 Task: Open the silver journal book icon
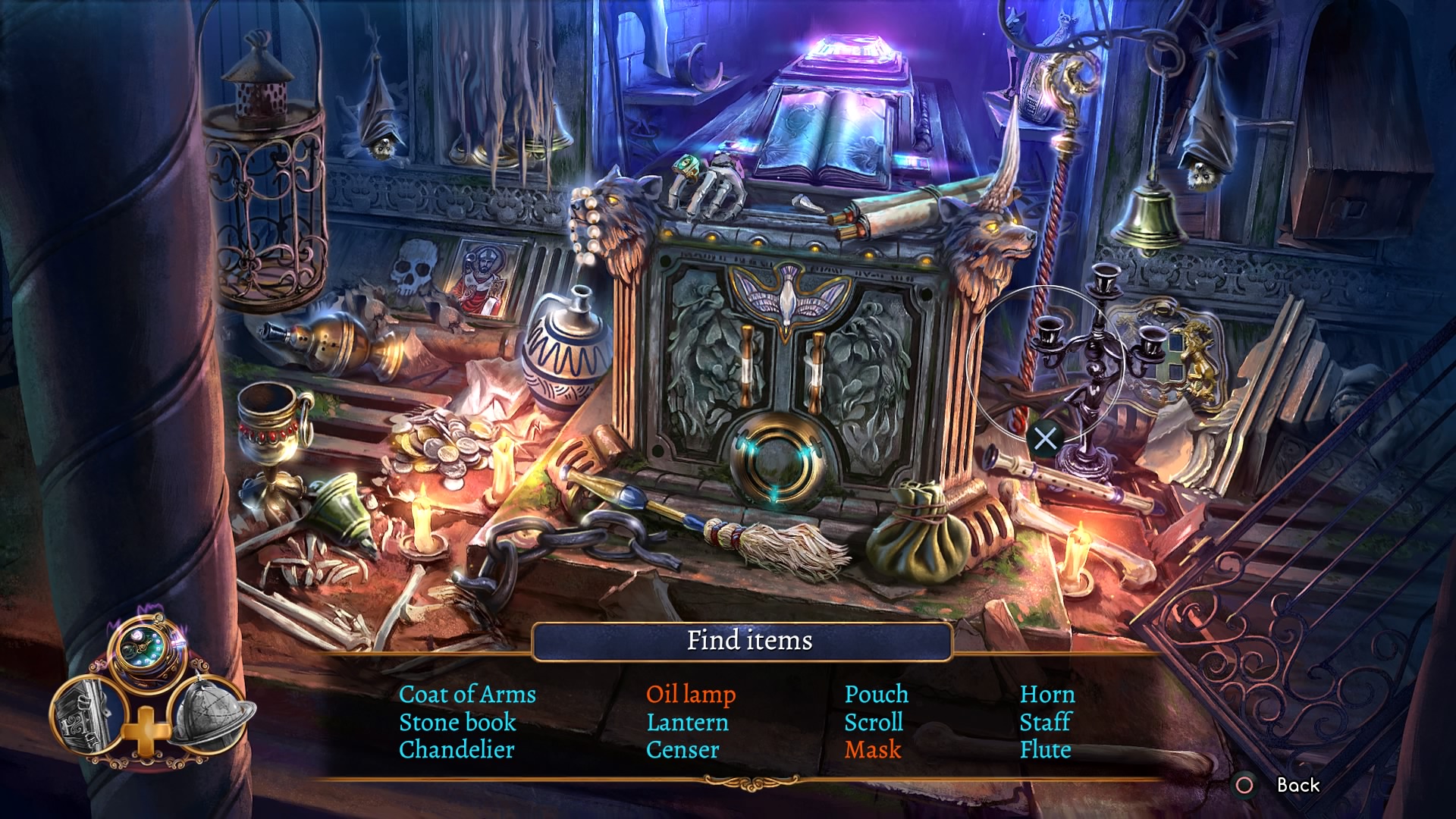(86, 714)
